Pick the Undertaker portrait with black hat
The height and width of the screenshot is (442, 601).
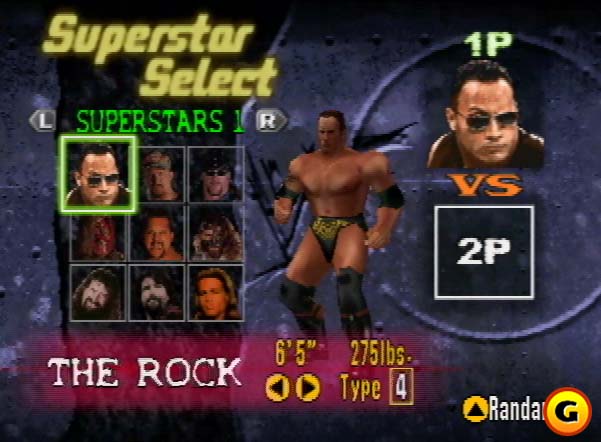point(215,174)
